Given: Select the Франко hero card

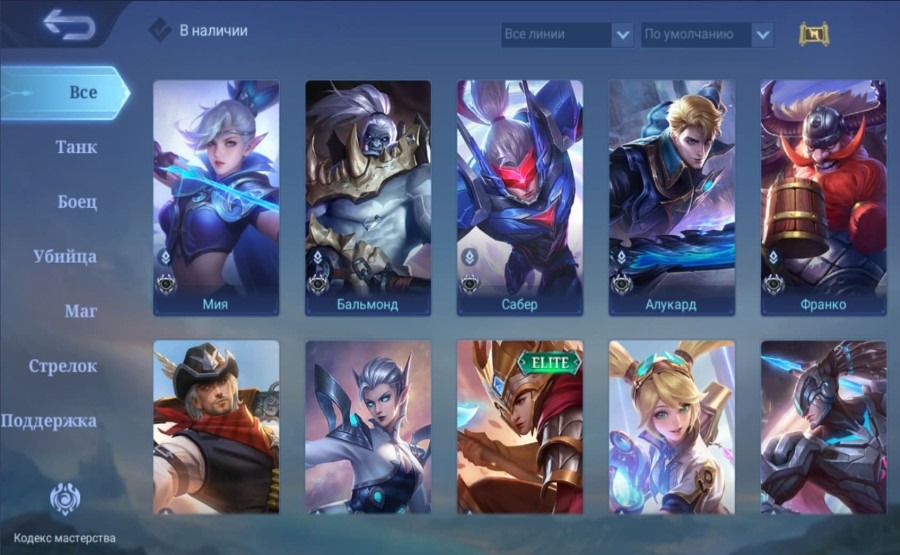Looking at the screenshot, I should click(x=823, y=198).
